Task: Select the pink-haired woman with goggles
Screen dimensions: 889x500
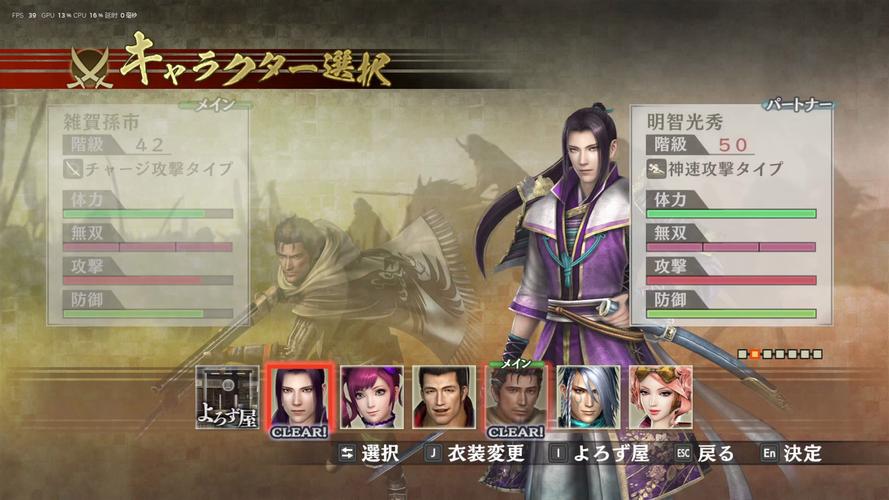Action: (x=660, y=398)
